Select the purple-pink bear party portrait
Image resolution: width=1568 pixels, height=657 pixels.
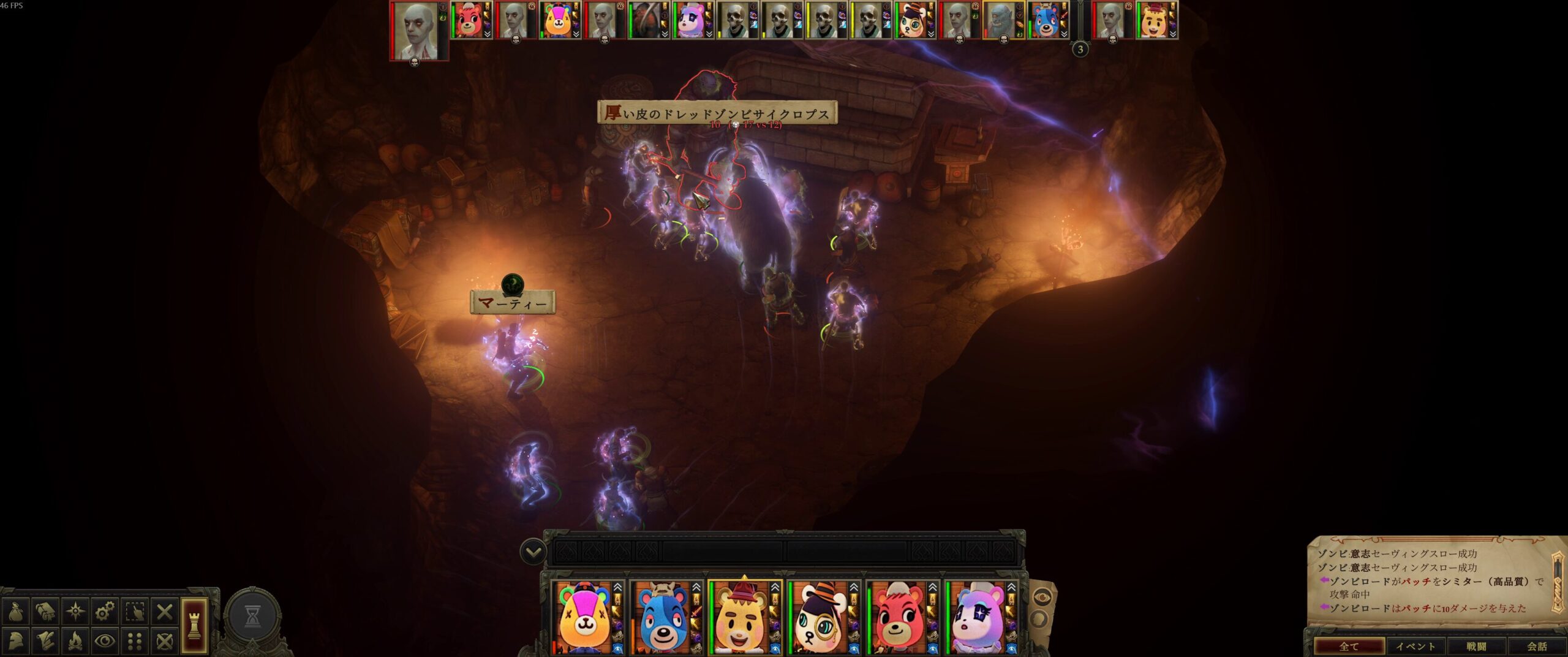(x=976, y=619)
